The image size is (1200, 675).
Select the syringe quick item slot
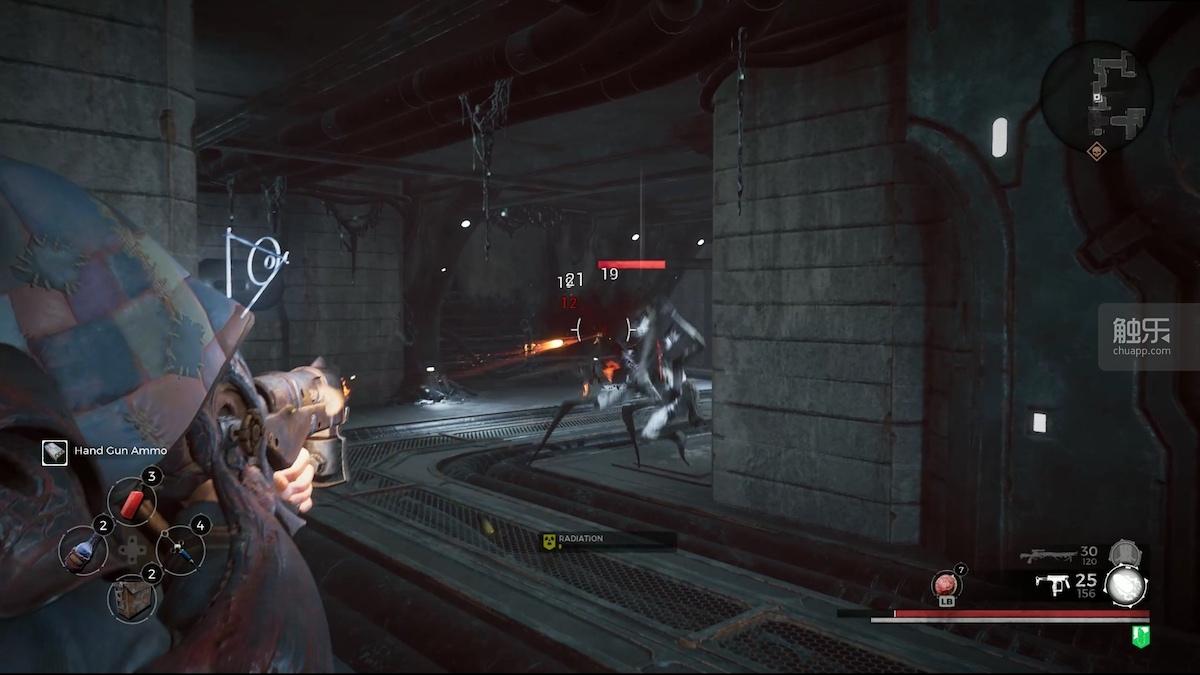tap(180, 550)
